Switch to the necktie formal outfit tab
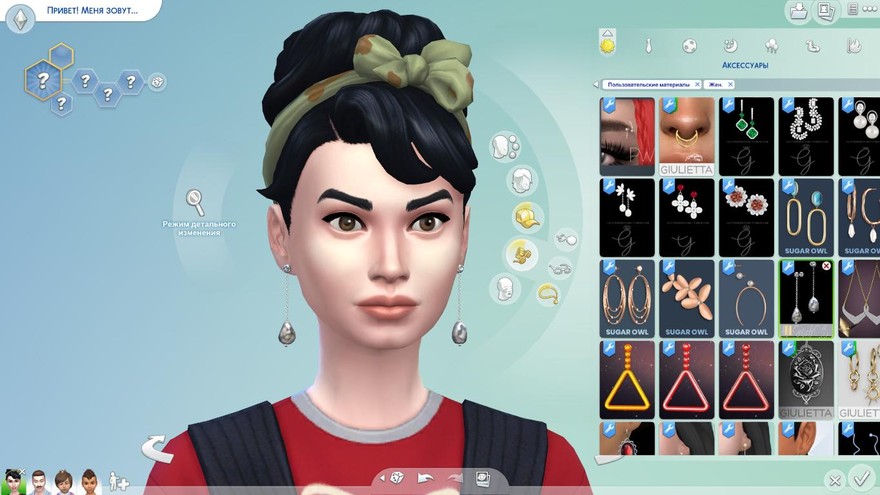The image size is (880, 495). coord(649,45)
